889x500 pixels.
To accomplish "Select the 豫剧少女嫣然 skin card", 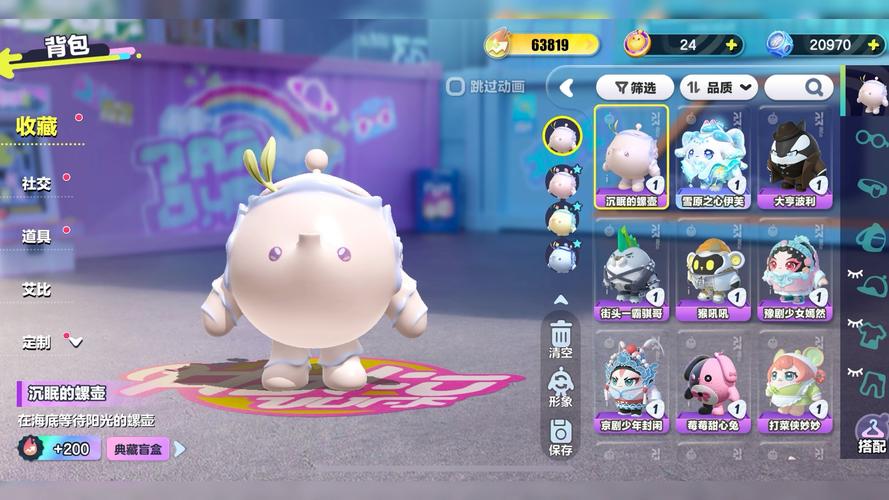I will (795, 268).
